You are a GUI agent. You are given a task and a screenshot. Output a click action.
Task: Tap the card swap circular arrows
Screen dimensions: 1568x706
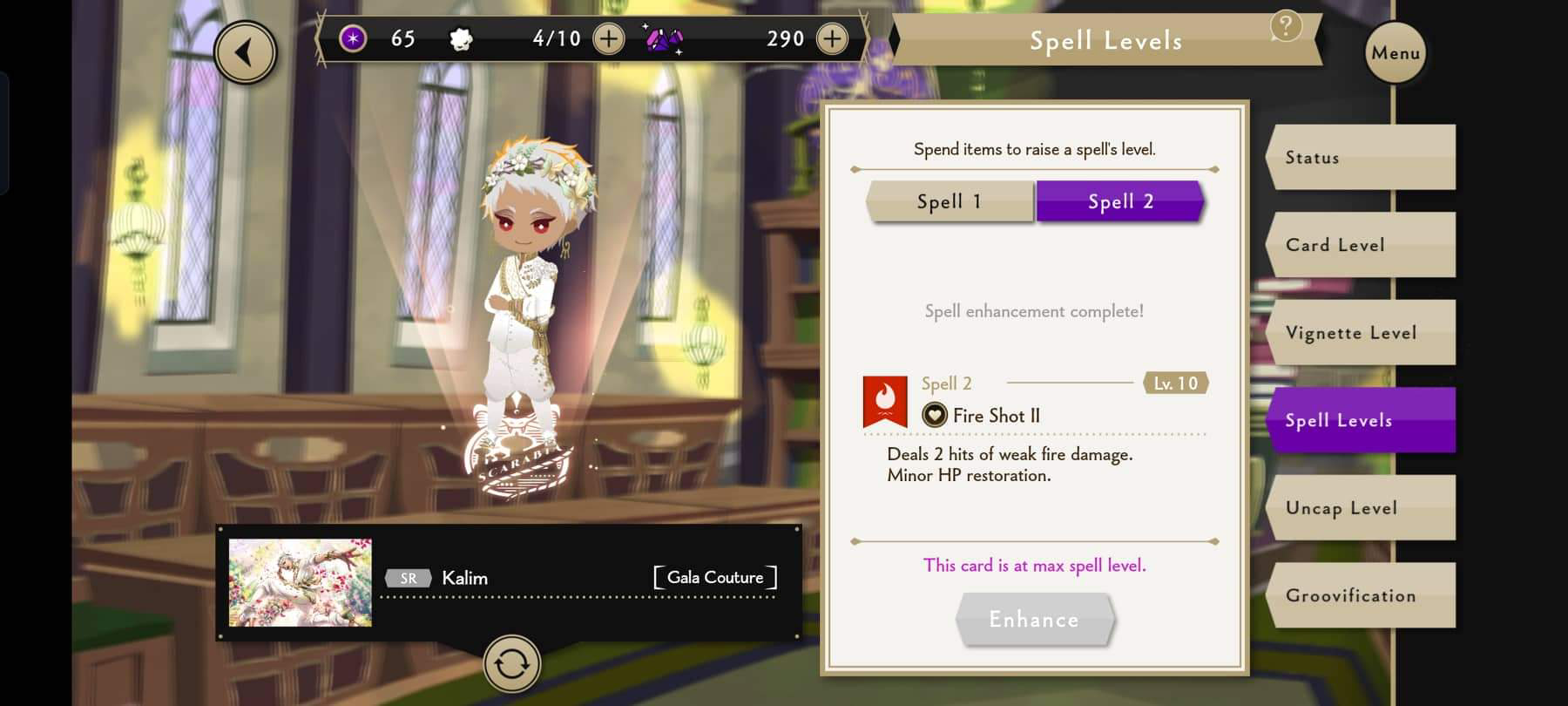click(x=512, y=664)
